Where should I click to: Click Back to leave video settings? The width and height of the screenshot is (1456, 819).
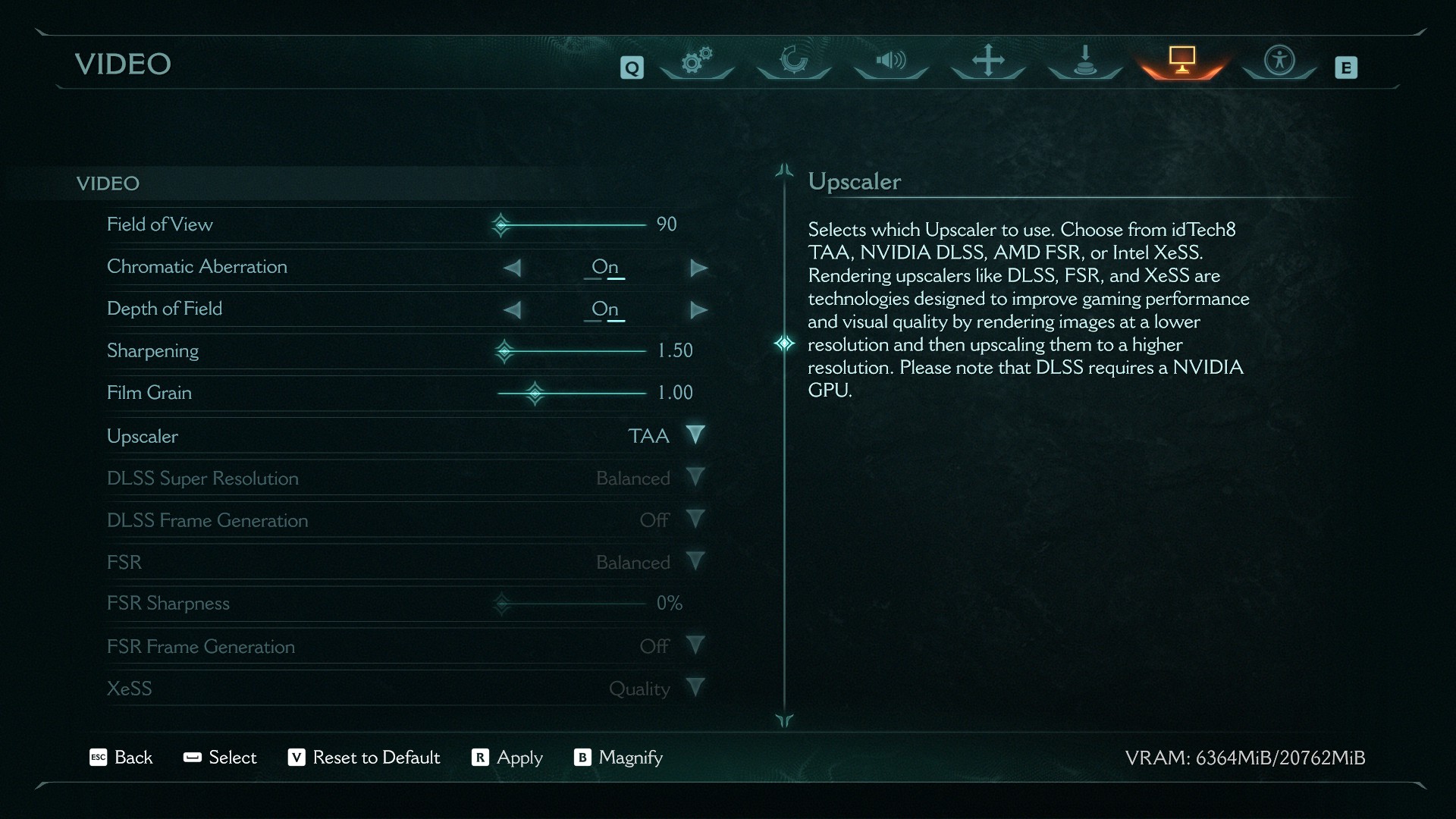pos(121,758)
